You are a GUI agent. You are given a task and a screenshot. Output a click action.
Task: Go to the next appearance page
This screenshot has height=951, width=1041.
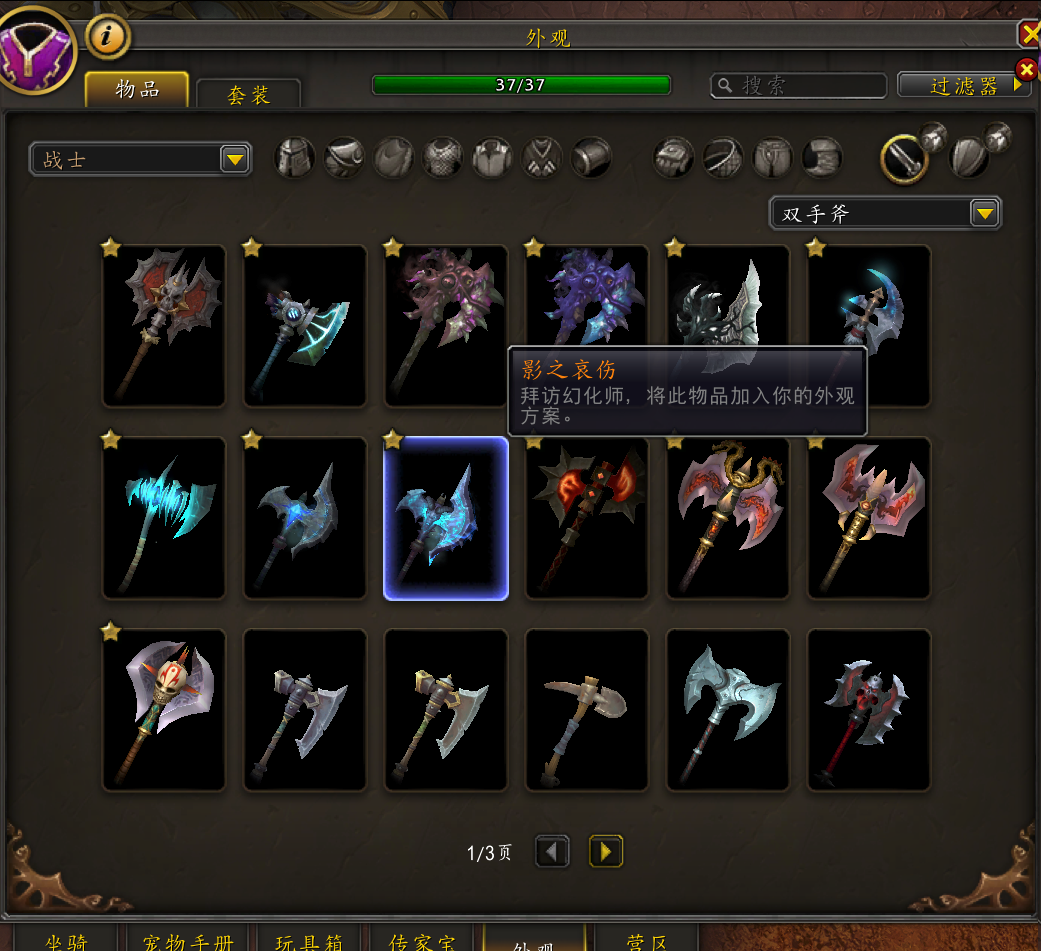pos(605,851)
